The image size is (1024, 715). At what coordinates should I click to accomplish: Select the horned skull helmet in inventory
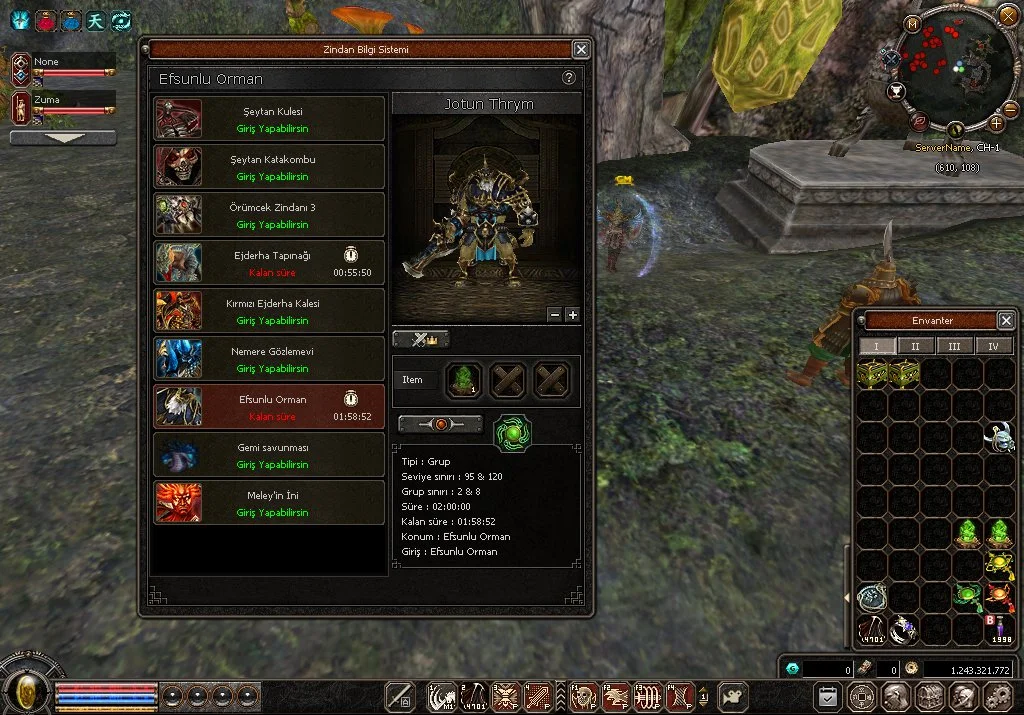click(x=999, y=437)
